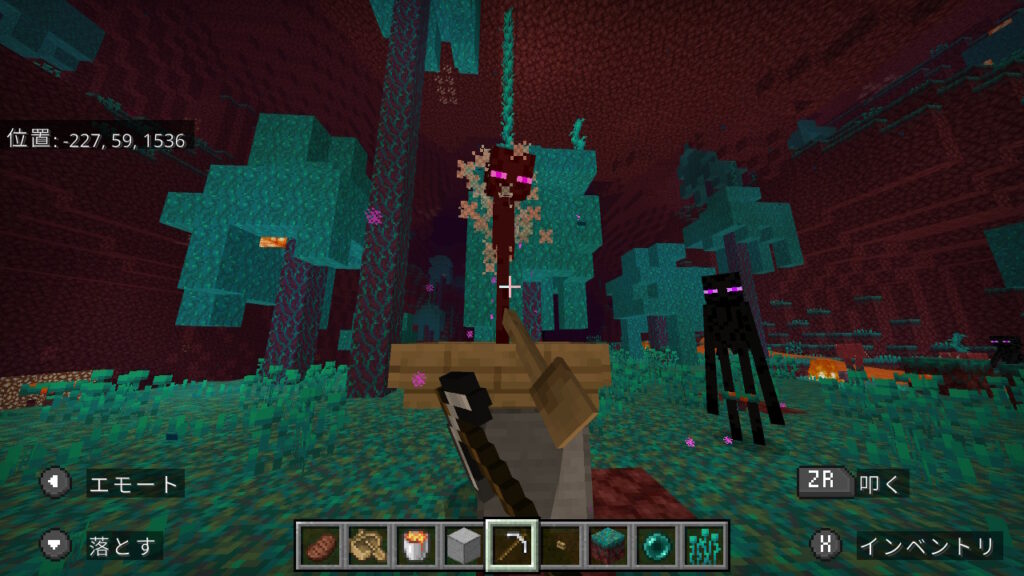This screenshot has height=576, width=1024.
Task: Select the ender pearl hotbar slot
Action: (655, 545)
